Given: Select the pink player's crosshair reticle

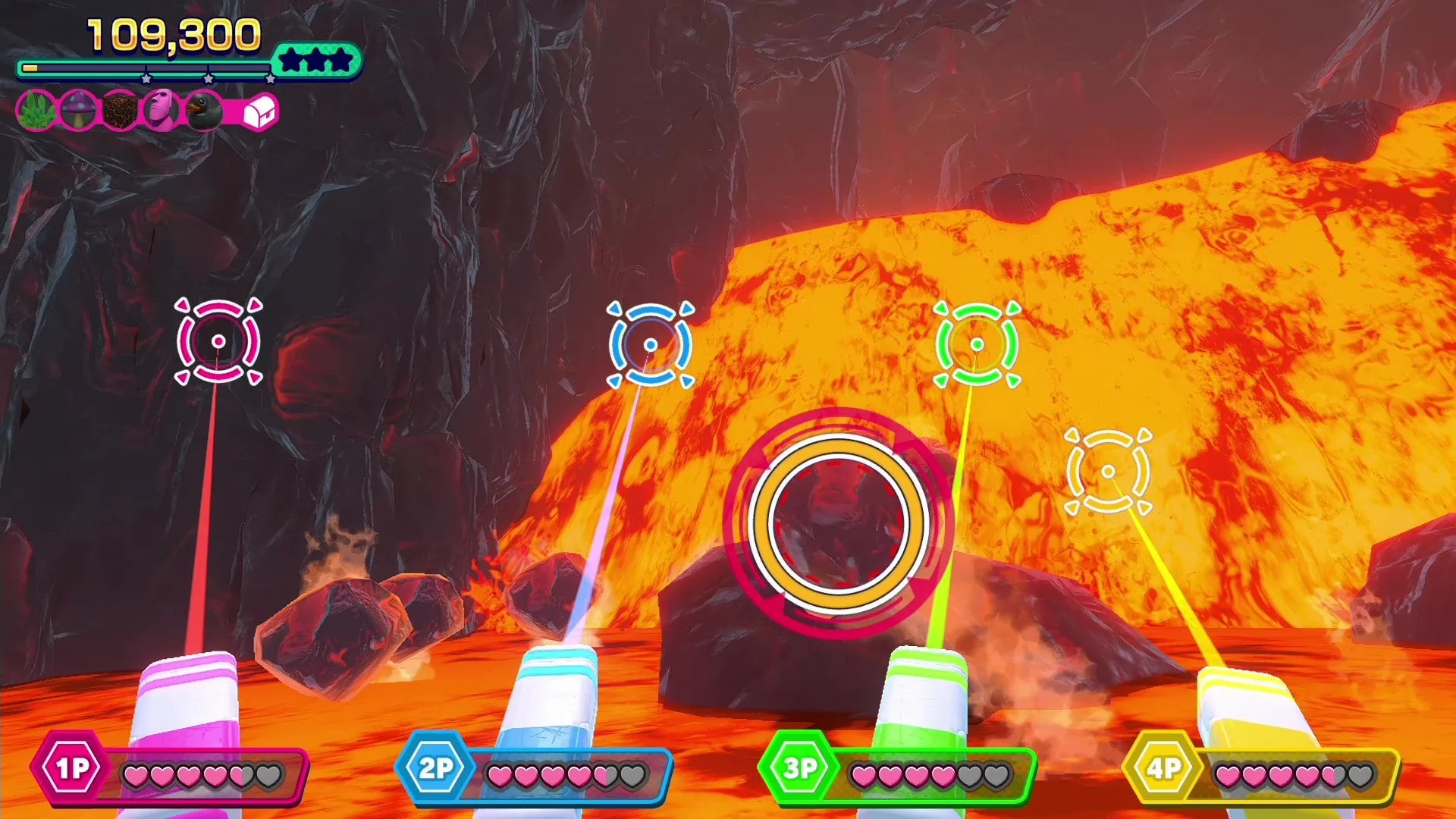Looking at the screenshot, I should [x=218, y=340].
